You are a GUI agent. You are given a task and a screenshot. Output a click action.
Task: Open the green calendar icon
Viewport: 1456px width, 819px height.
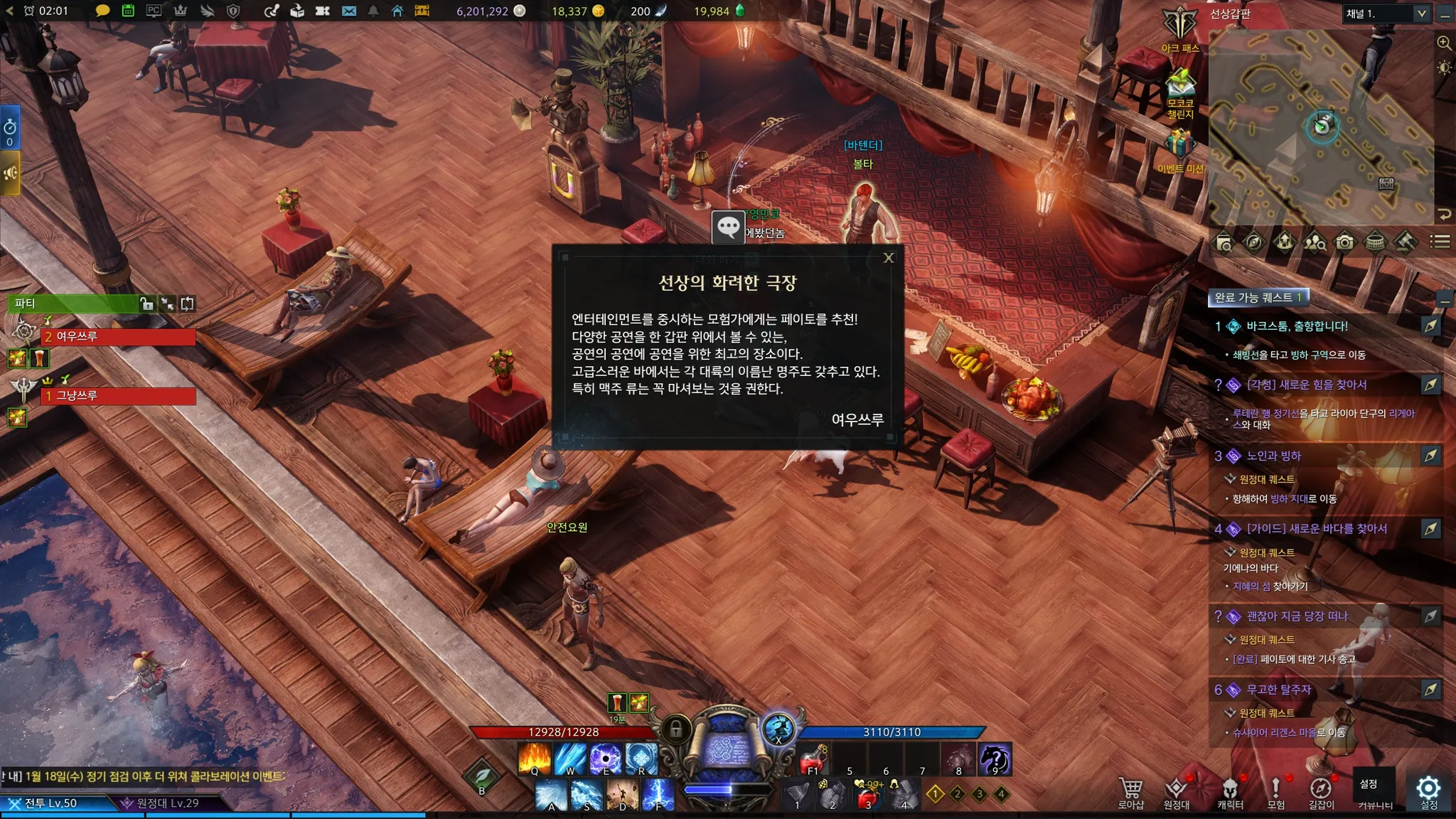click(128, 11)
